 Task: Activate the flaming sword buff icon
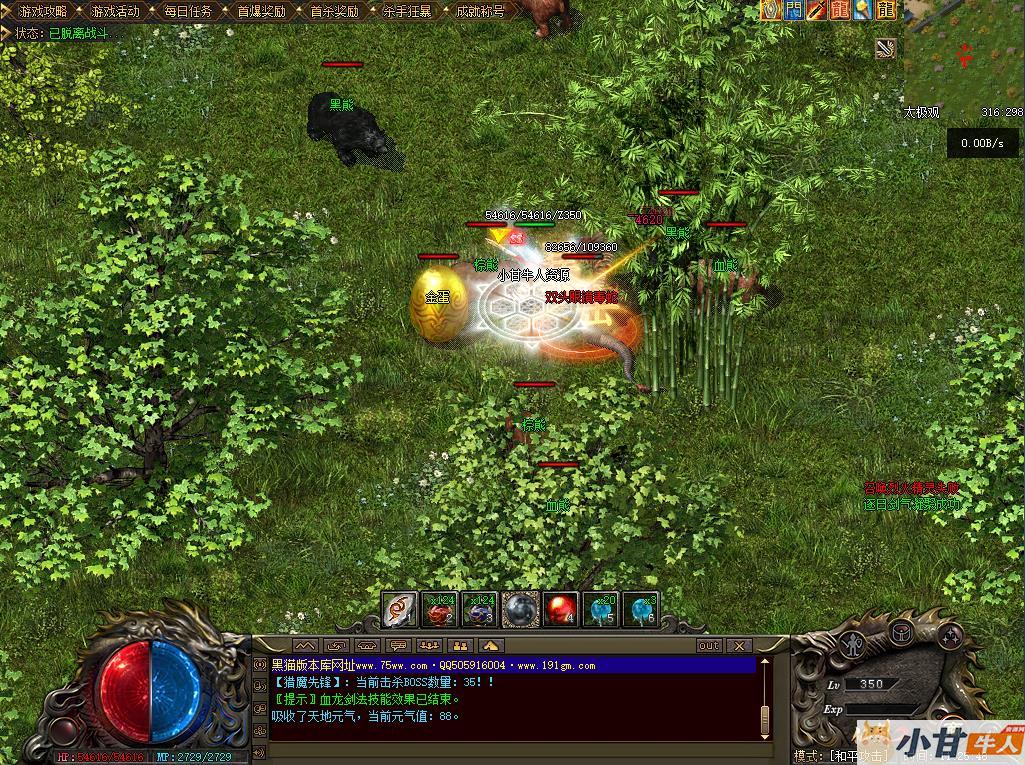tap(817, 10)
